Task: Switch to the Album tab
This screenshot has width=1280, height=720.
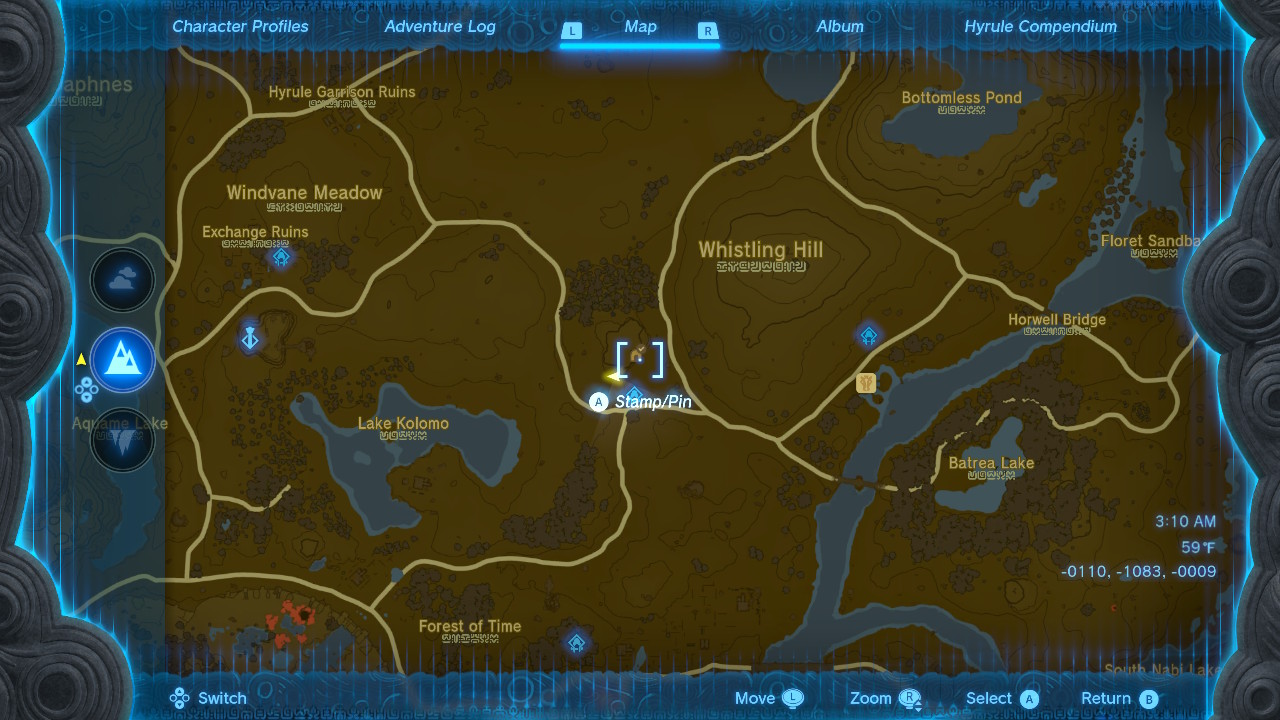Action: click(x=839, y=27)
